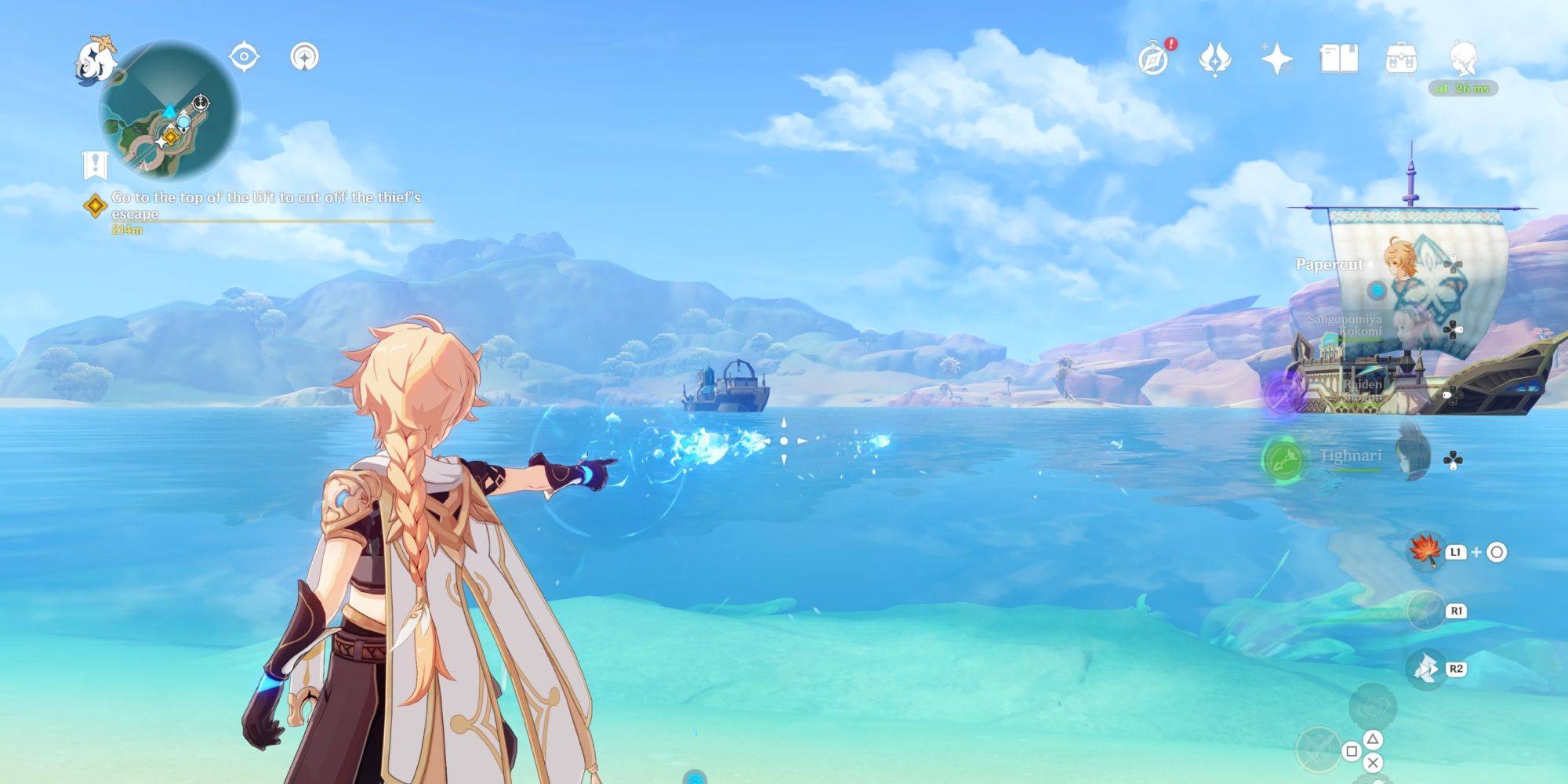Open the Adventurer Handbook book icon
Screen dimensions: 1568x784
[1339, 59]
